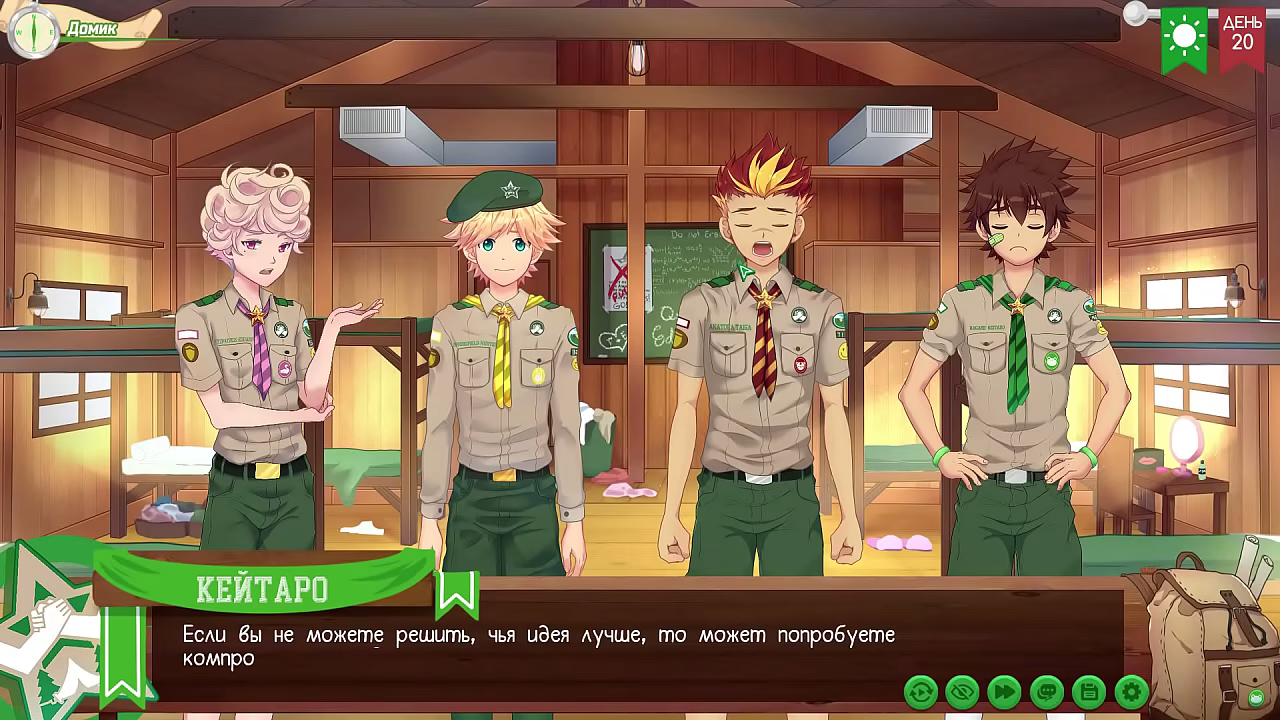Open settings with the gear icon

click(1131, 691)
